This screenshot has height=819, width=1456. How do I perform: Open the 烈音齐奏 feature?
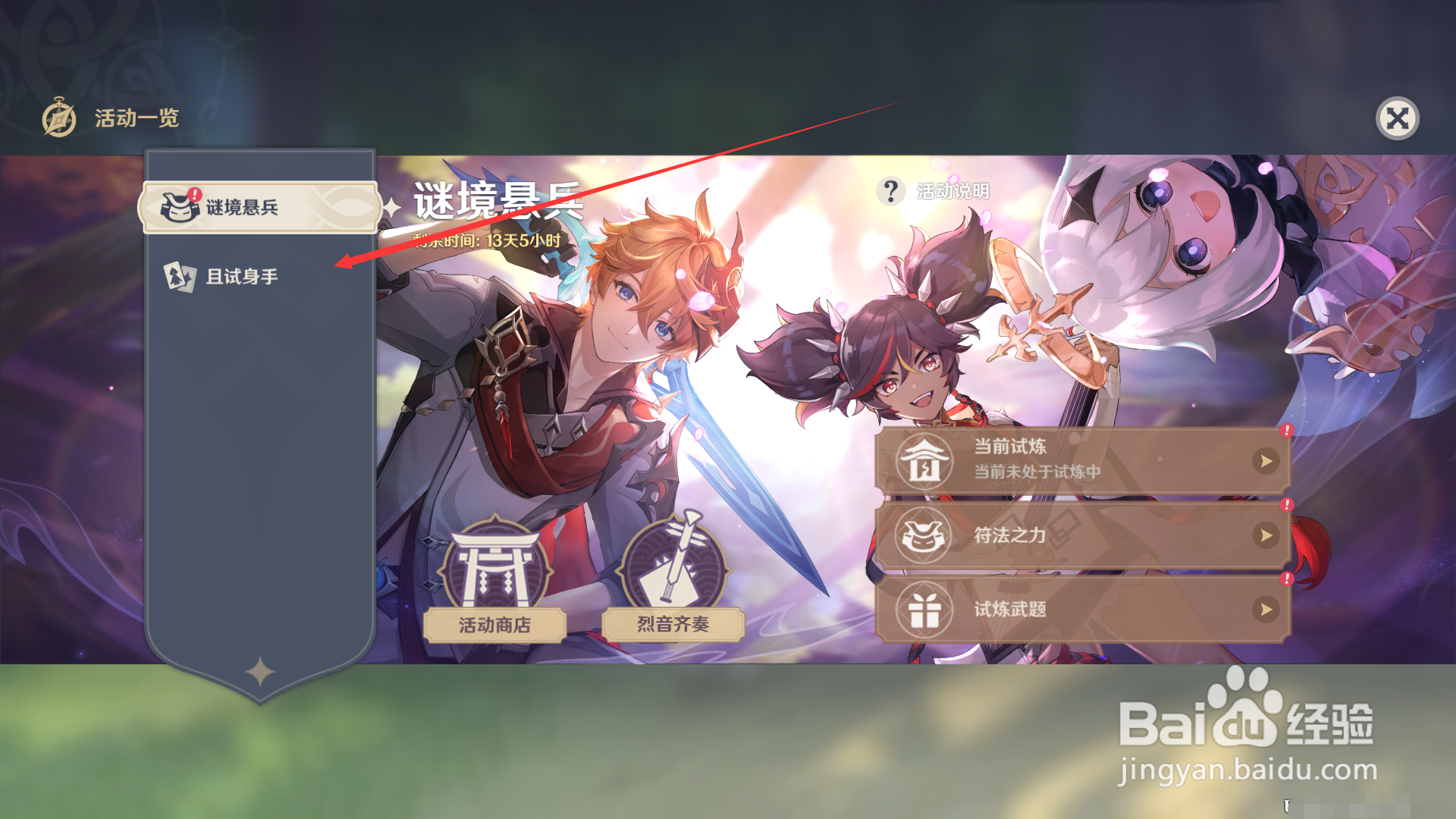[x=673, y=625]
